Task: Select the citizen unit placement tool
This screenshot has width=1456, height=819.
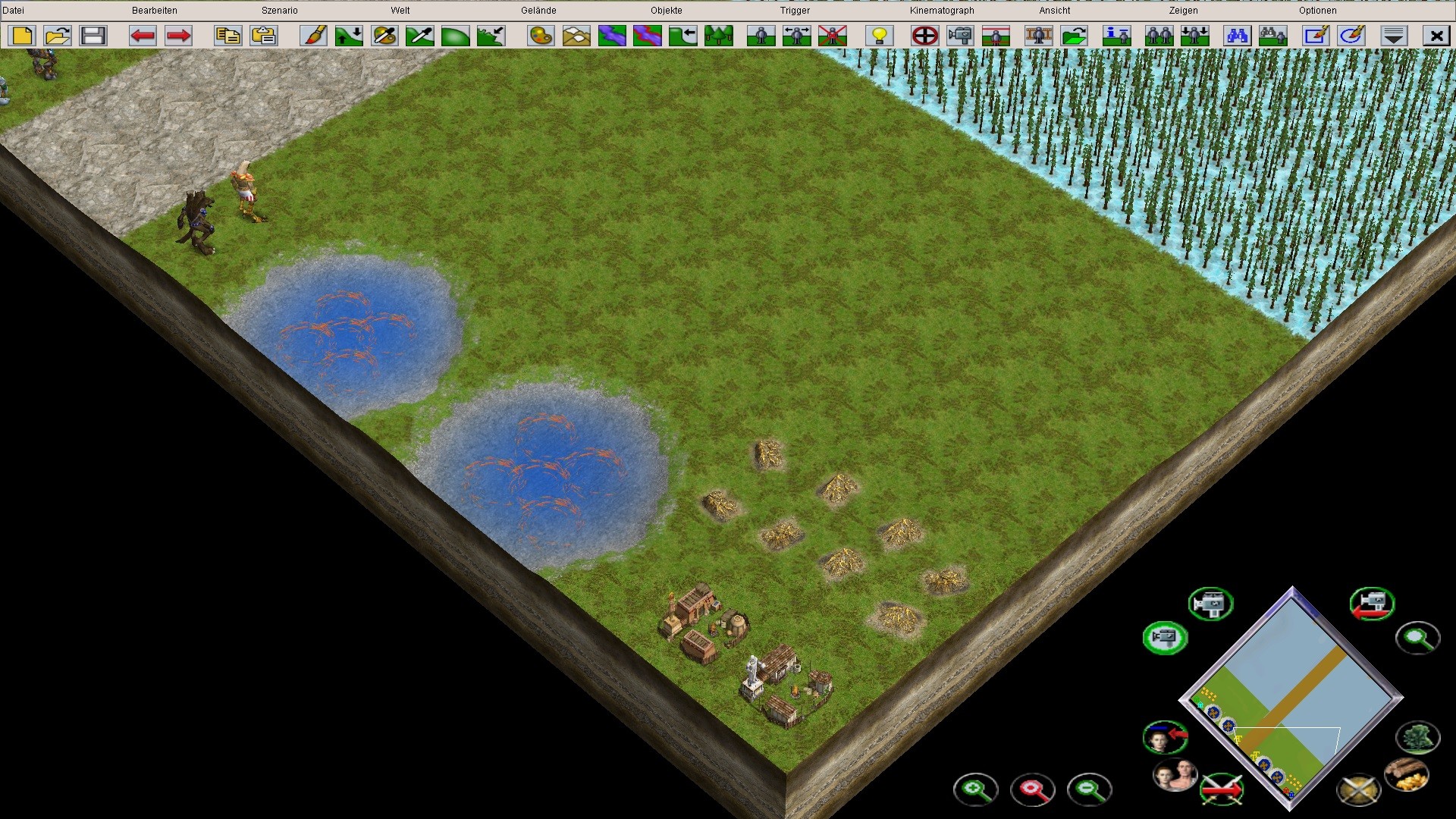Action: coord(761,35)
